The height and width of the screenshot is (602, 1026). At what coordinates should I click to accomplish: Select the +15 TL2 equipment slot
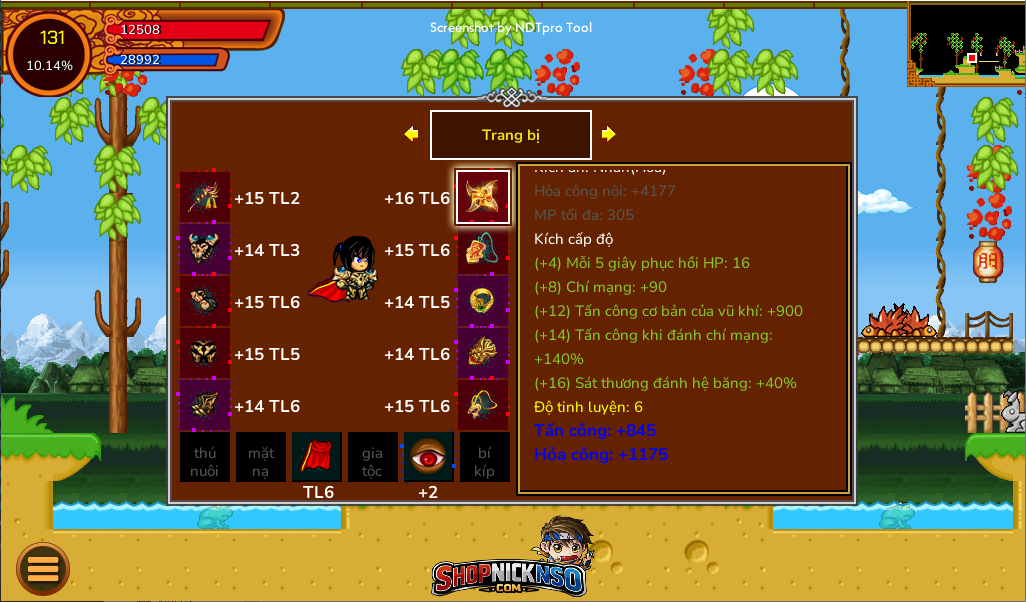(205, 197)
